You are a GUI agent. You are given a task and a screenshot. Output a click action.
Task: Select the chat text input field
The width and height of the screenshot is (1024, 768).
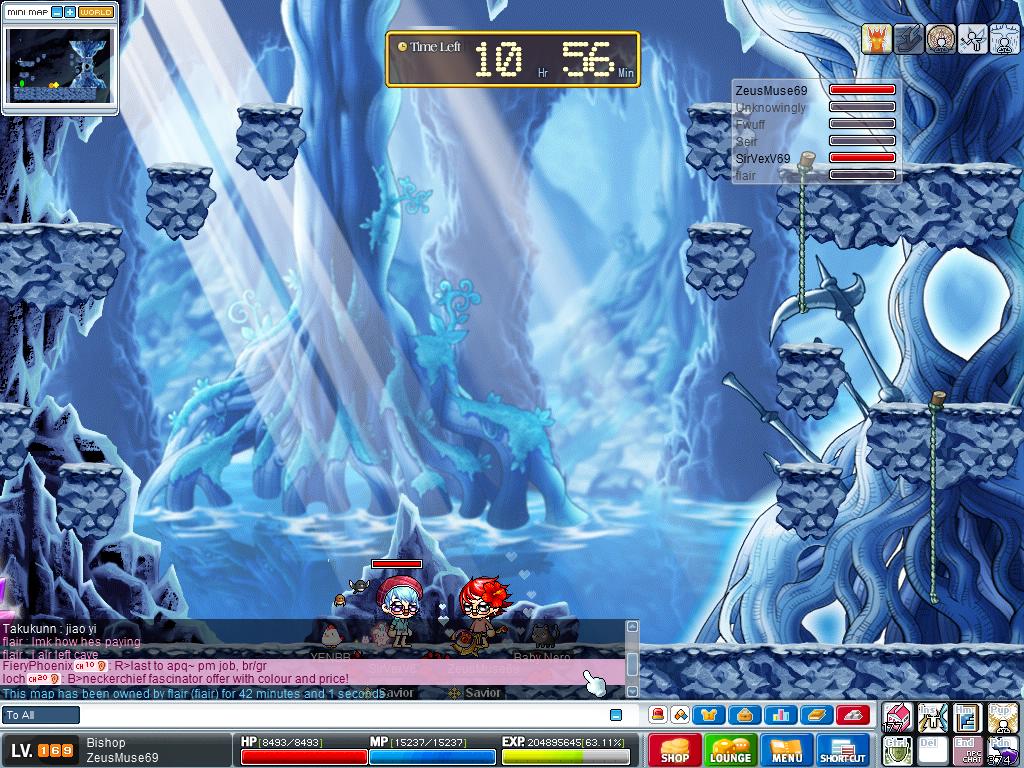pos(340,715)
